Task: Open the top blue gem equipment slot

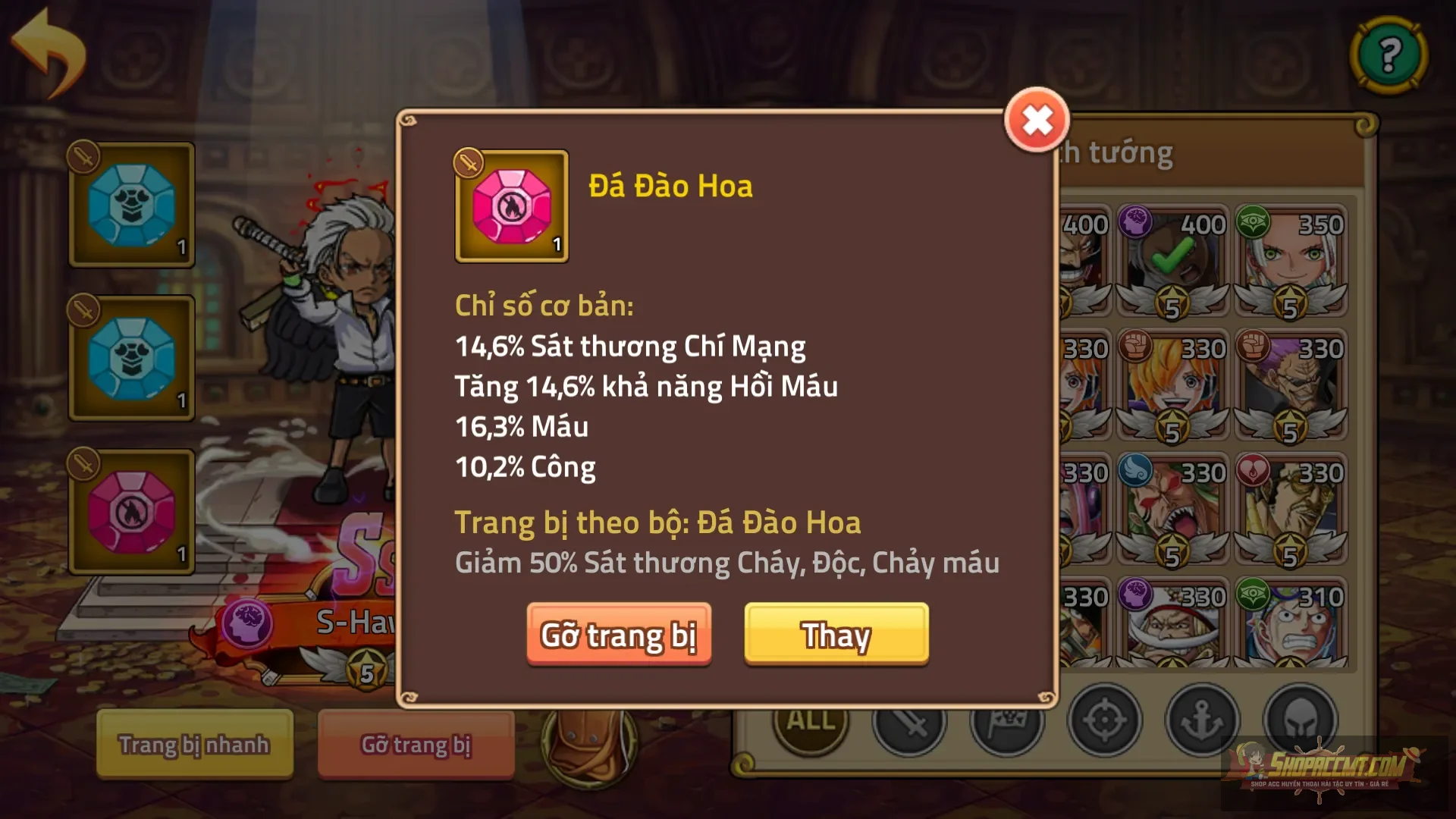Action: (130, 205)
